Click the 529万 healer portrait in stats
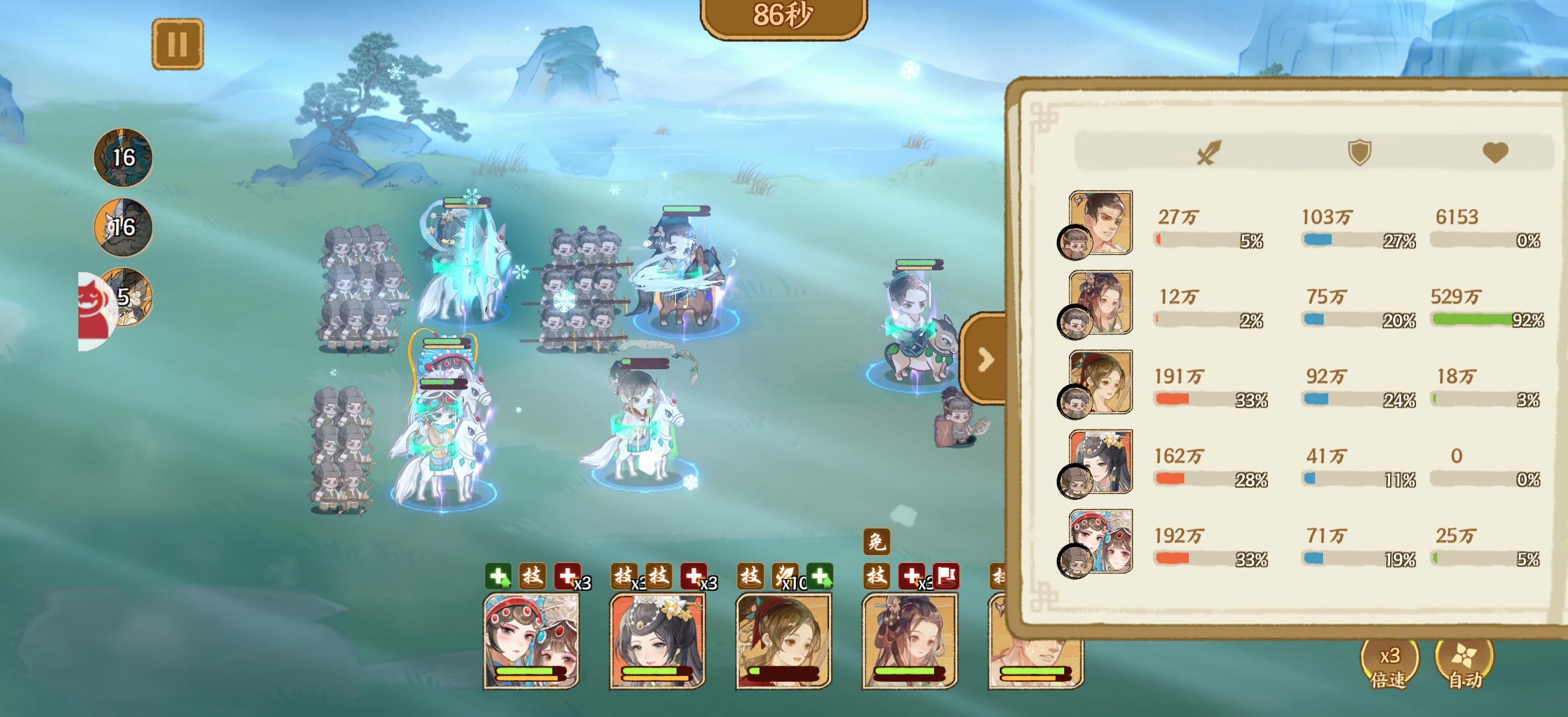 tap(1100, 303)
